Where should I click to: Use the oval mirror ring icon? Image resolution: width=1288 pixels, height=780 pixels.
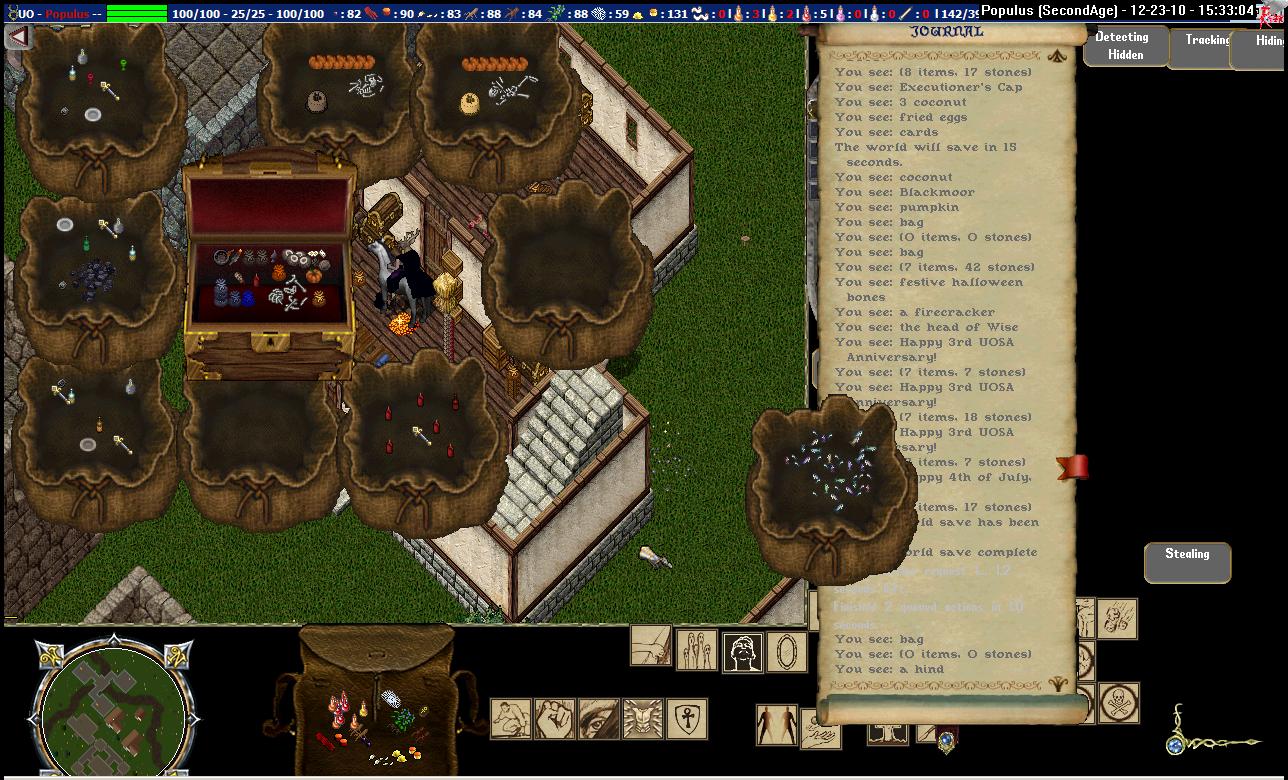point(787,653)
